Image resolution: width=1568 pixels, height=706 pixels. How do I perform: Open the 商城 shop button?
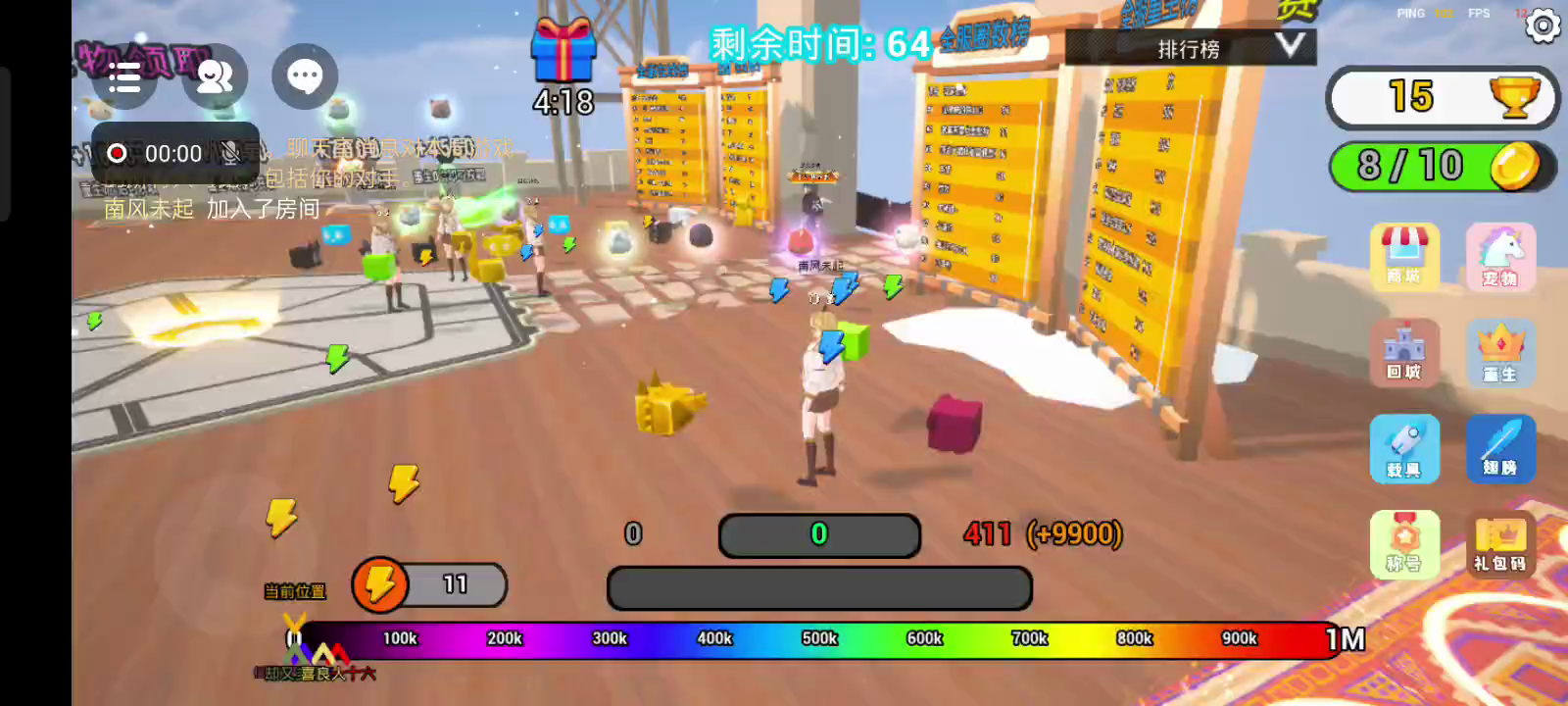(x=1404, y=256)
